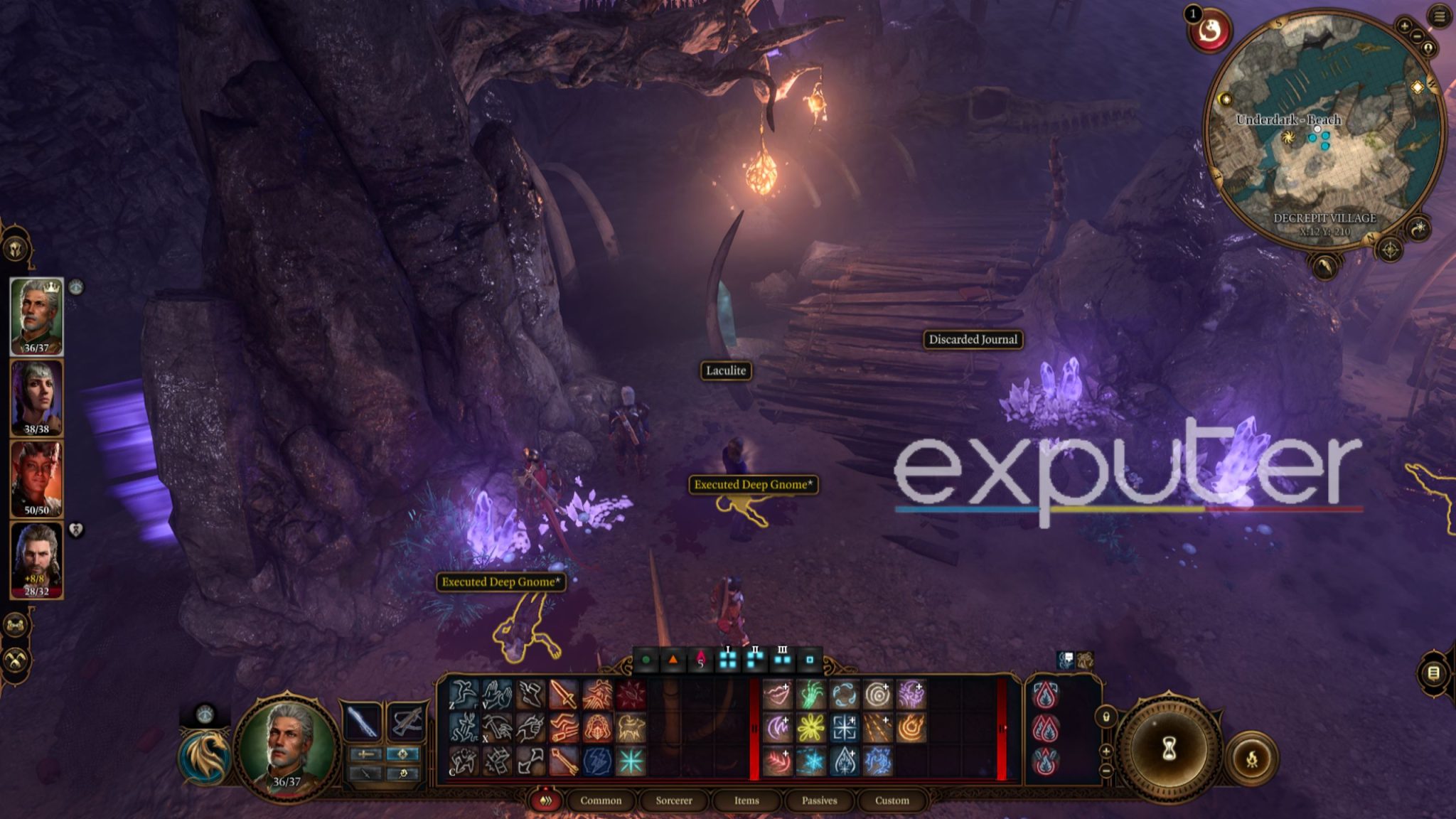Open the minimap's hamburger menu button
This screenshot has height=819, width=1456.
click(1440, 16)
